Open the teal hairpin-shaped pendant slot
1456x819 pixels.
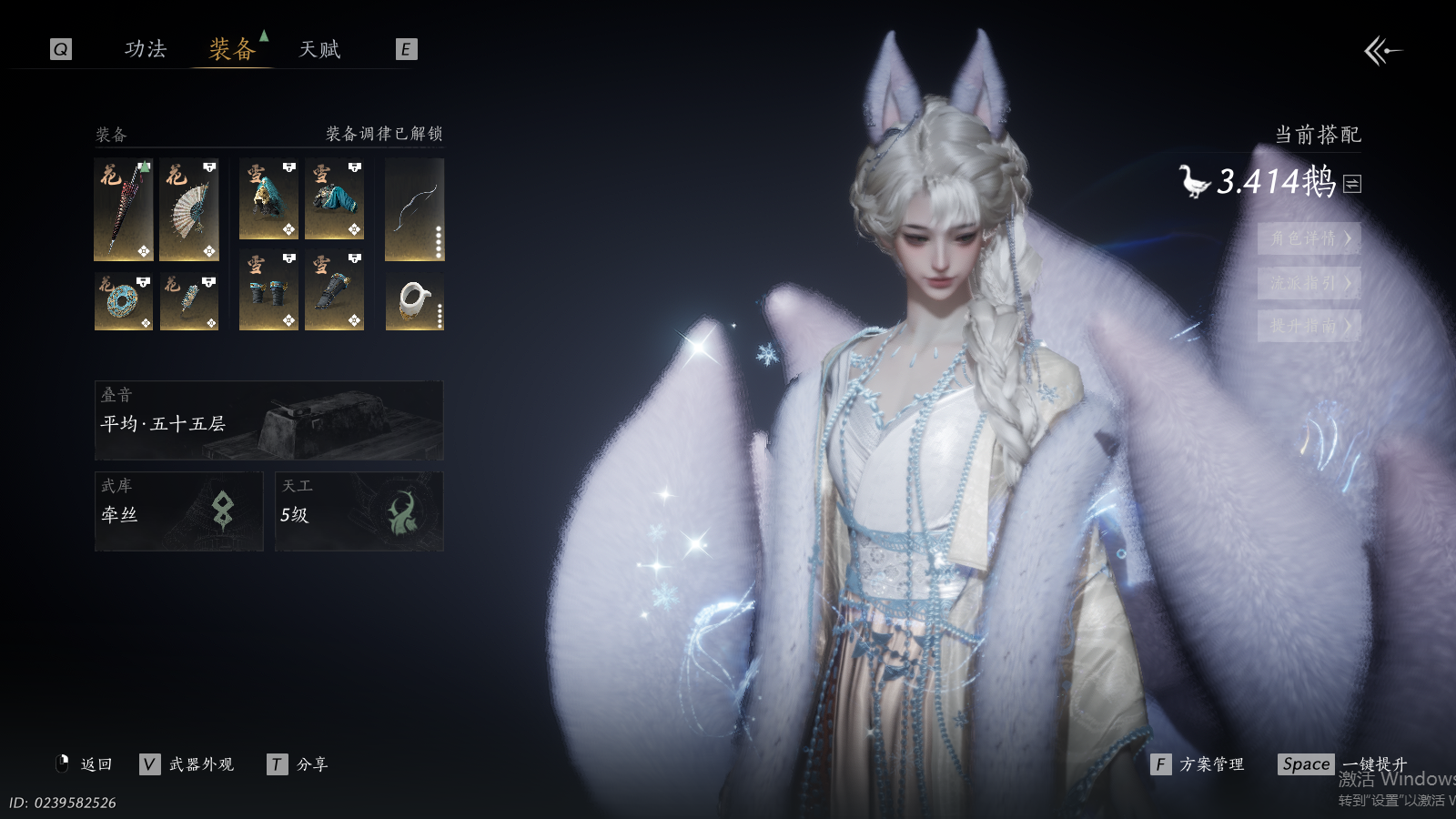(x=189, y=301)
